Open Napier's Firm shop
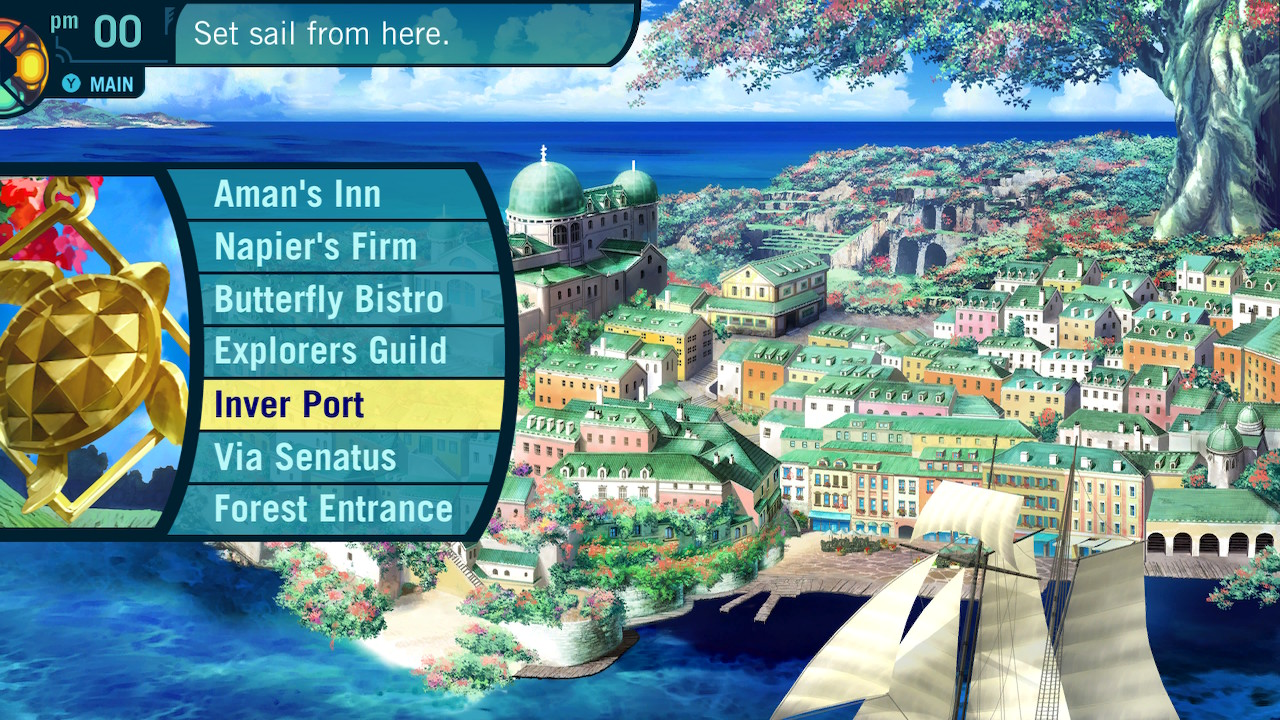The width and height of the screenshot is (1280, 720). click(x=315, y=247)
